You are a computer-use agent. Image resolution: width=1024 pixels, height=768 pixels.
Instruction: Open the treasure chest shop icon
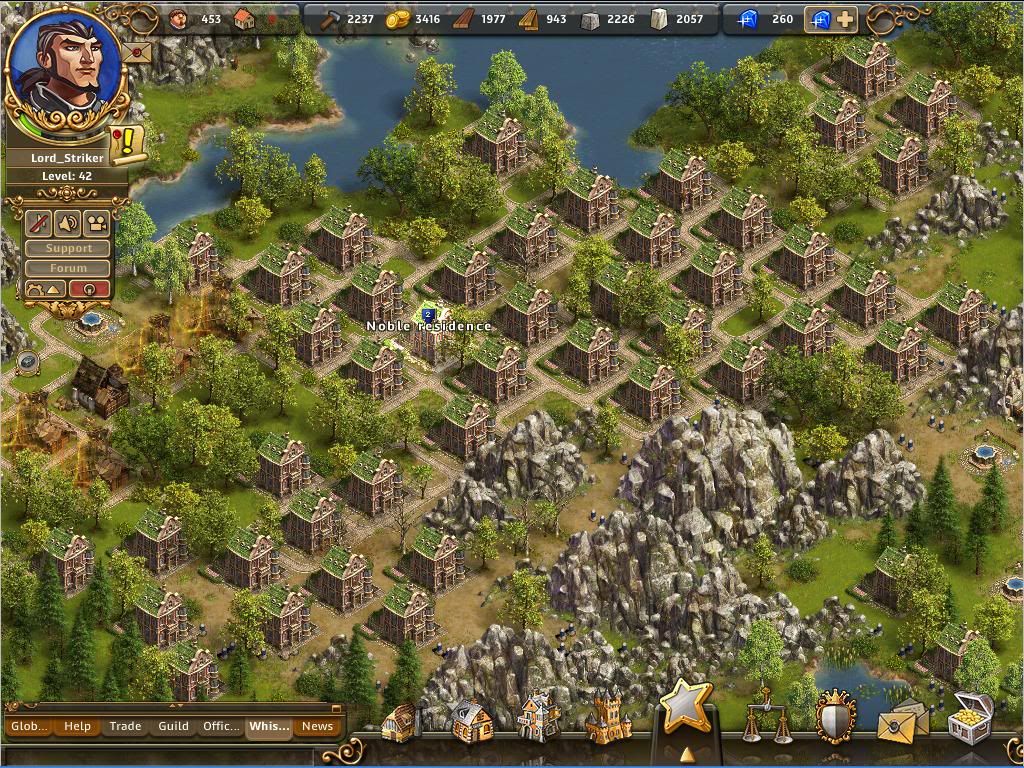969,718
